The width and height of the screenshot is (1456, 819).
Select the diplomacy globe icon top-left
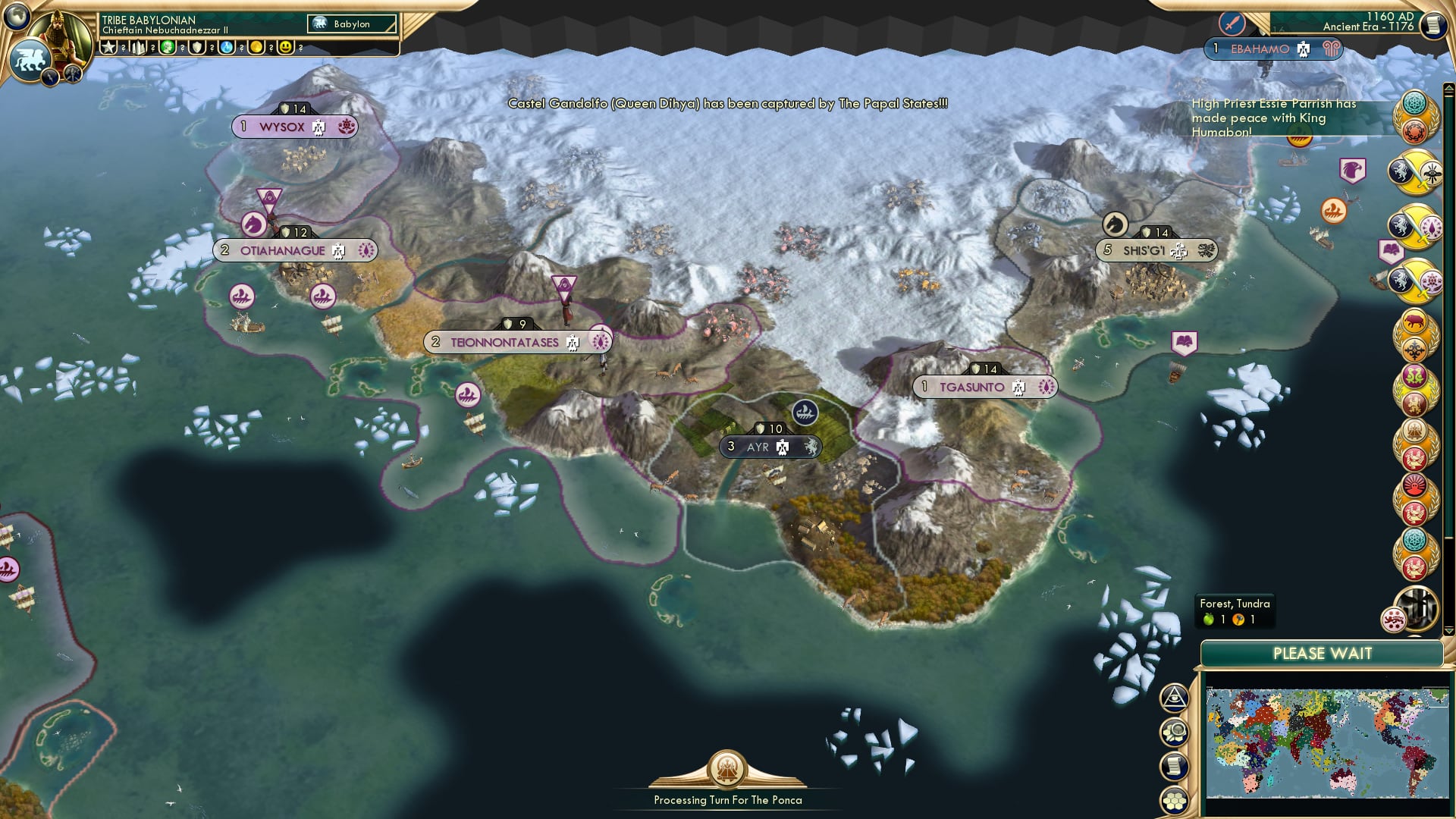(x=16, y=18)
